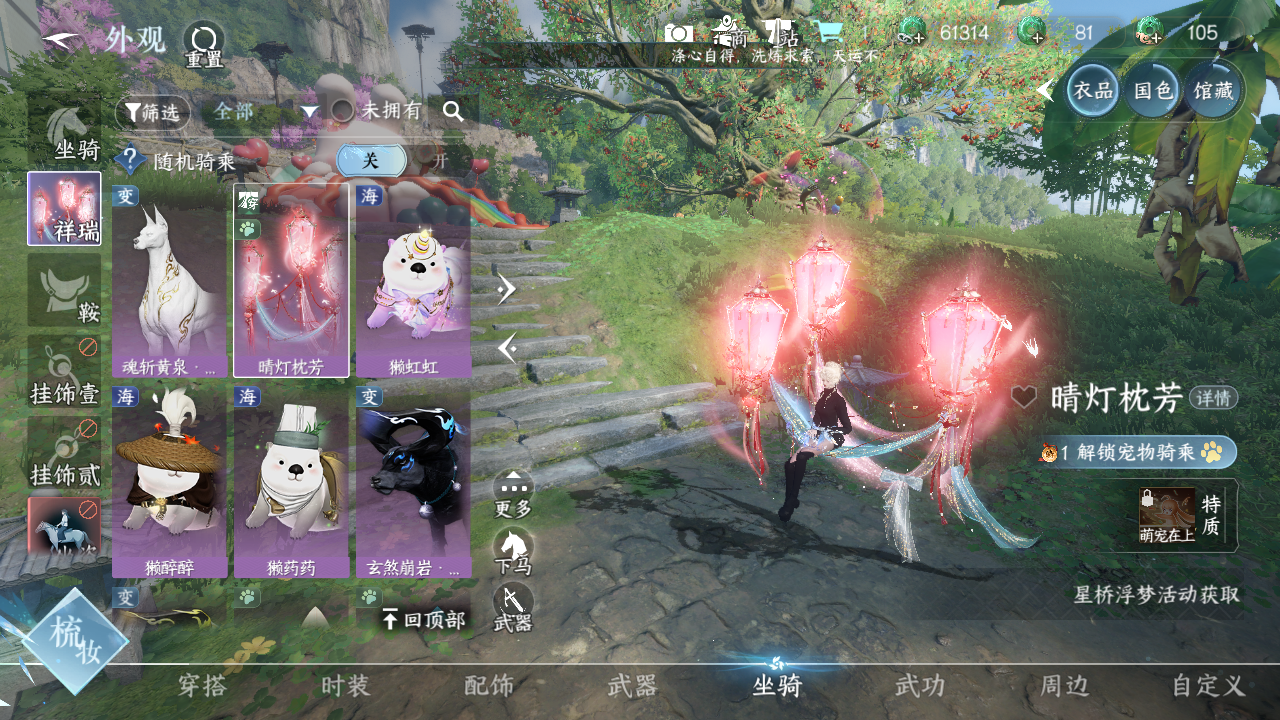Open the 鞍 saddle category
Screen dimensions: 1280x720
point(65,290)
